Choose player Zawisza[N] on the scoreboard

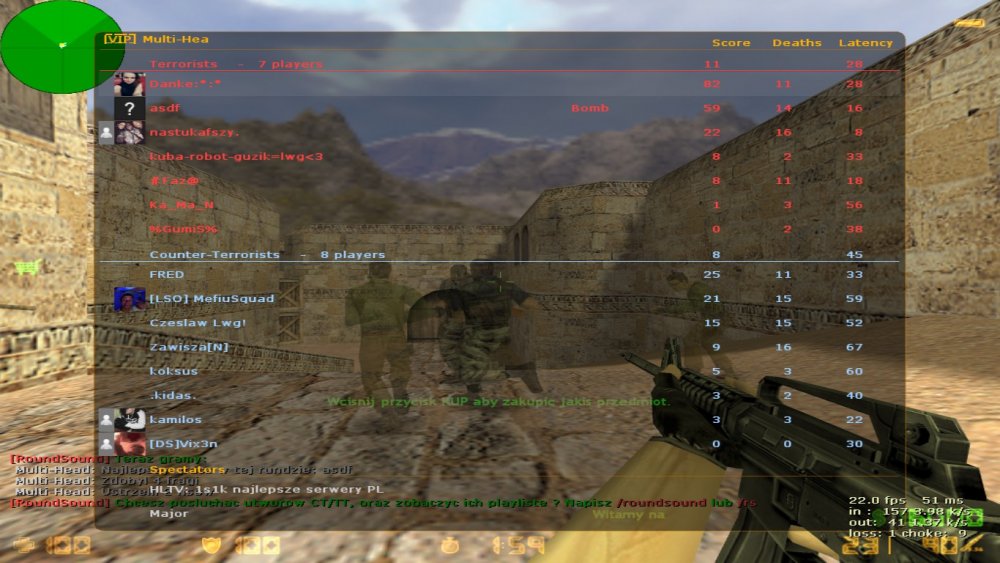[x=189, y=347]
